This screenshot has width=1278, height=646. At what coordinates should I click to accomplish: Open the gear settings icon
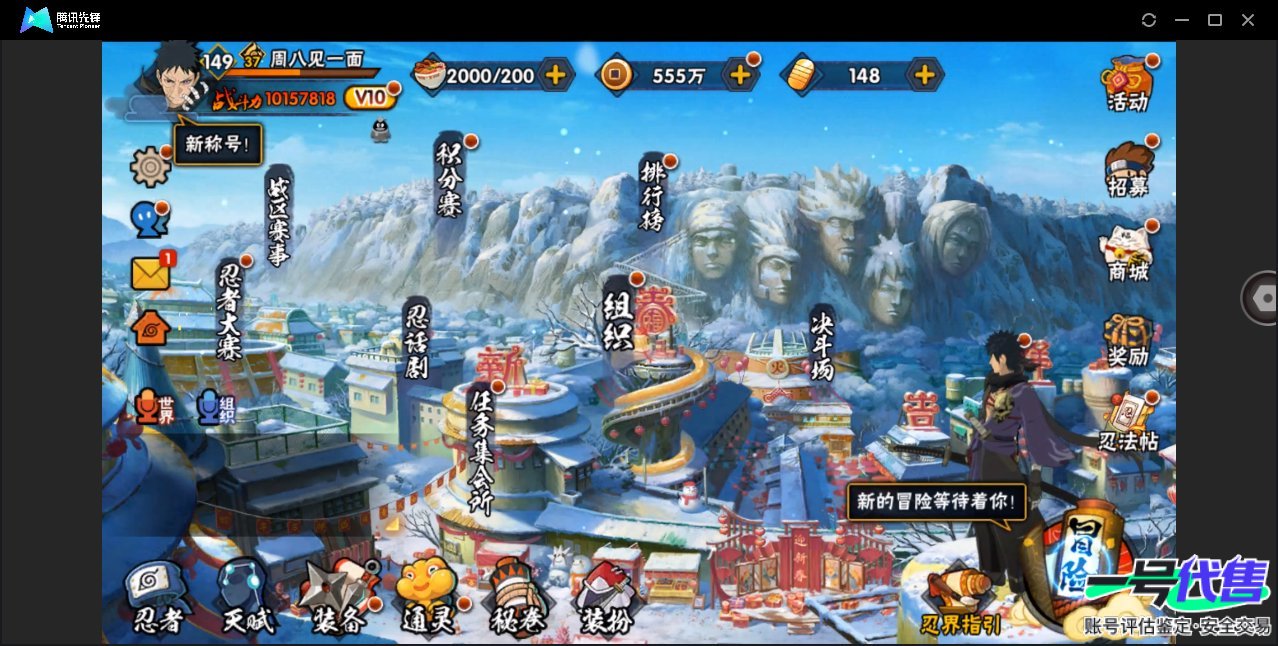pos(151,166)
